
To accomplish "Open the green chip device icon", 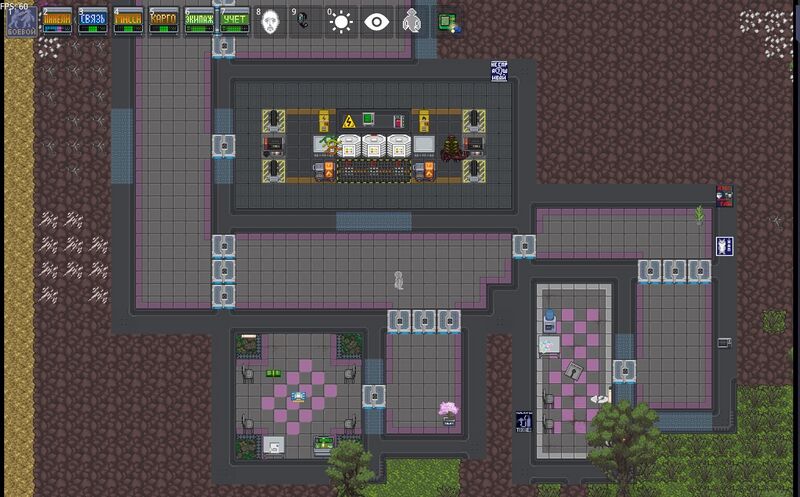I will [447, 21].
